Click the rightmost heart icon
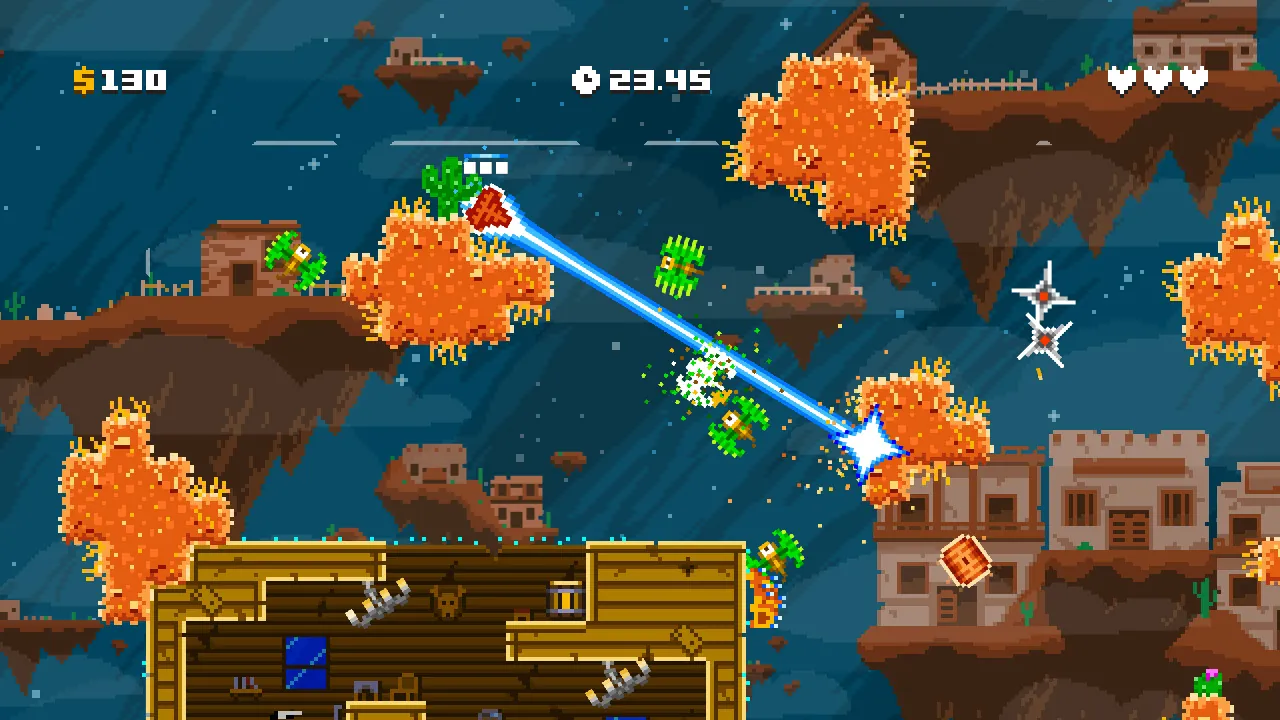This screenshot has height=720, width=1280. click(1192, 79)
